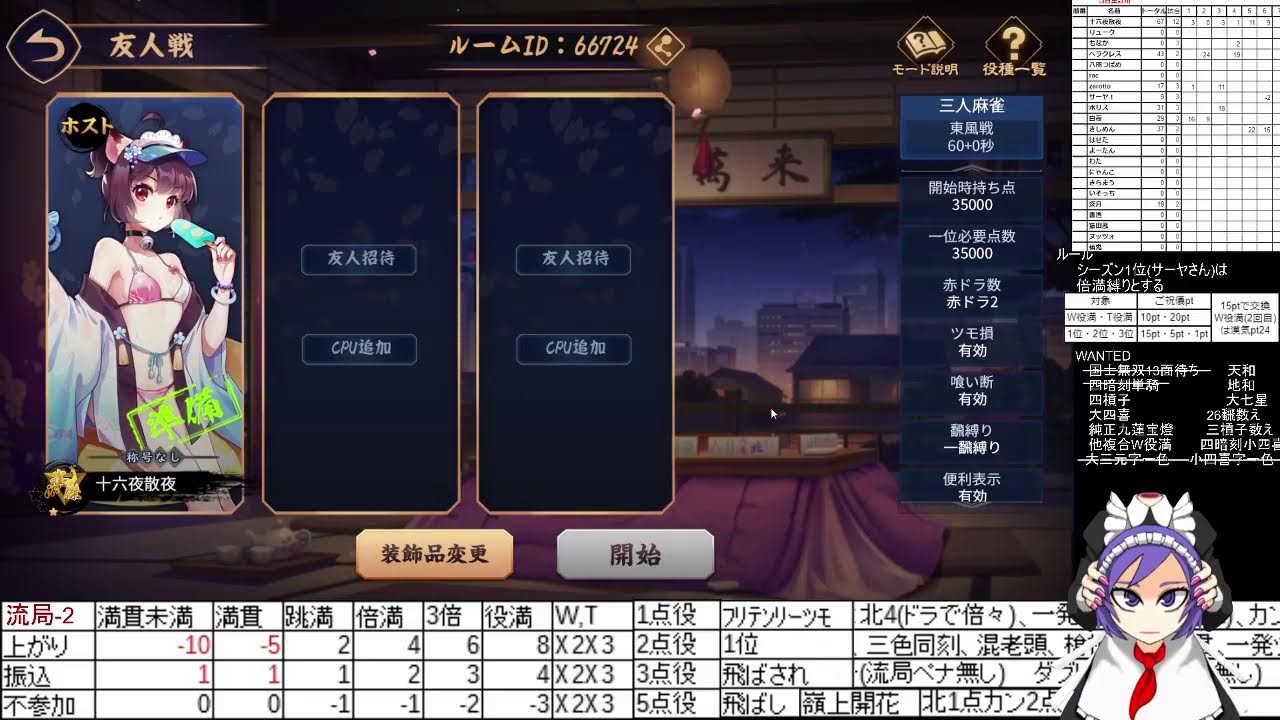Toggle 便利表示 off
The height and width of the screenshot is (720, 1280).
[971, 487]
